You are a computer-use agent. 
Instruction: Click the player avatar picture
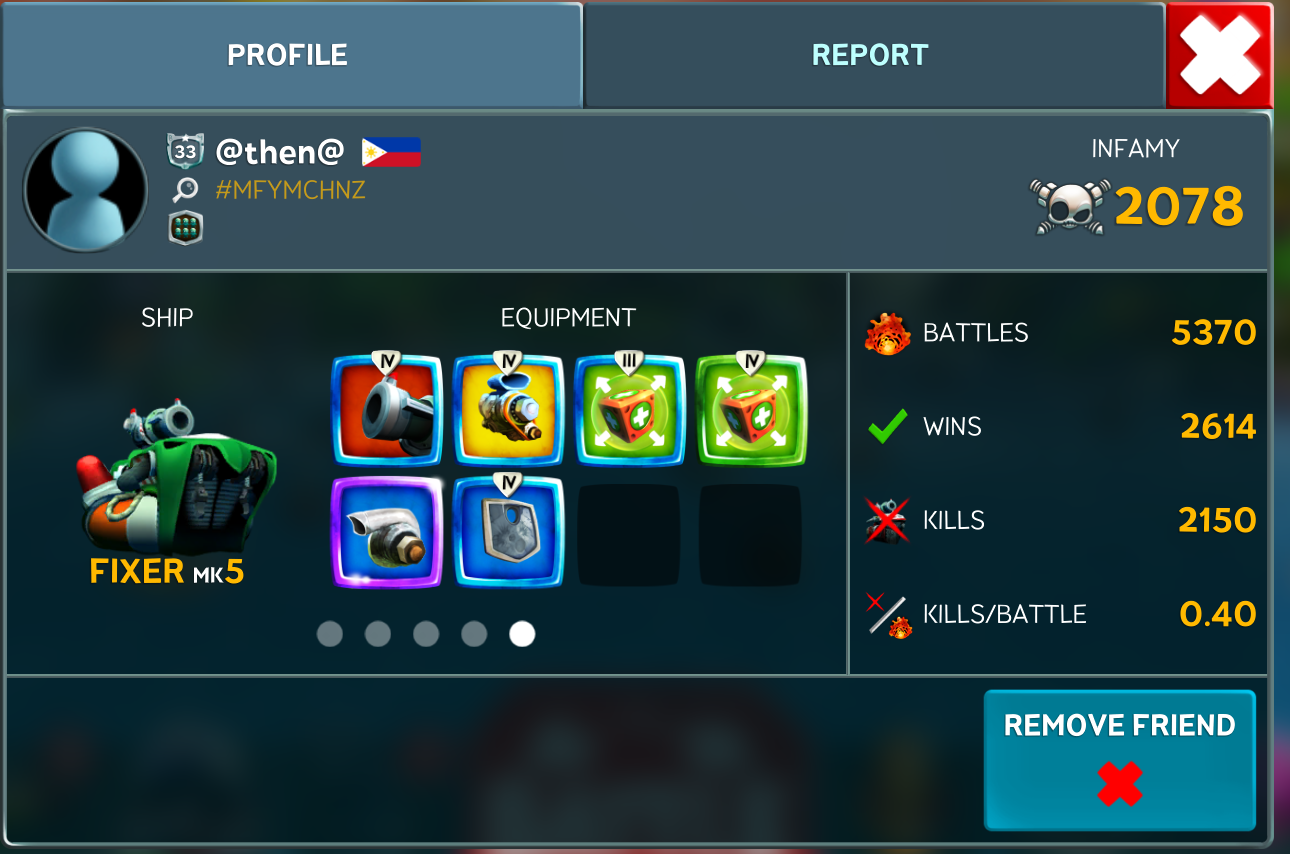click(85, 189)
